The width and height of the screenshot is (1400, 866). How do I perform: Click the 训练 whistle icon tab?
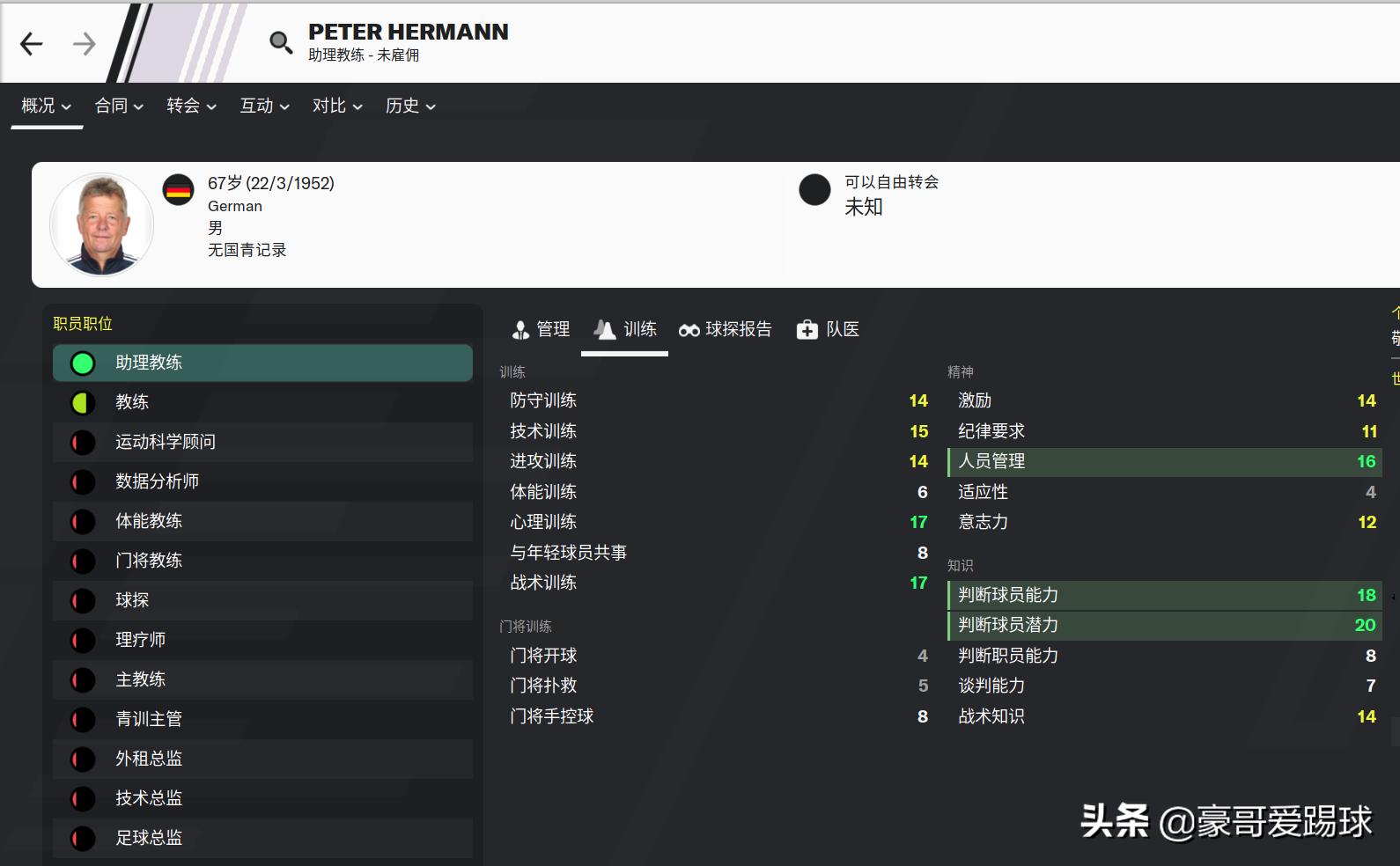(x=604, y=329)
